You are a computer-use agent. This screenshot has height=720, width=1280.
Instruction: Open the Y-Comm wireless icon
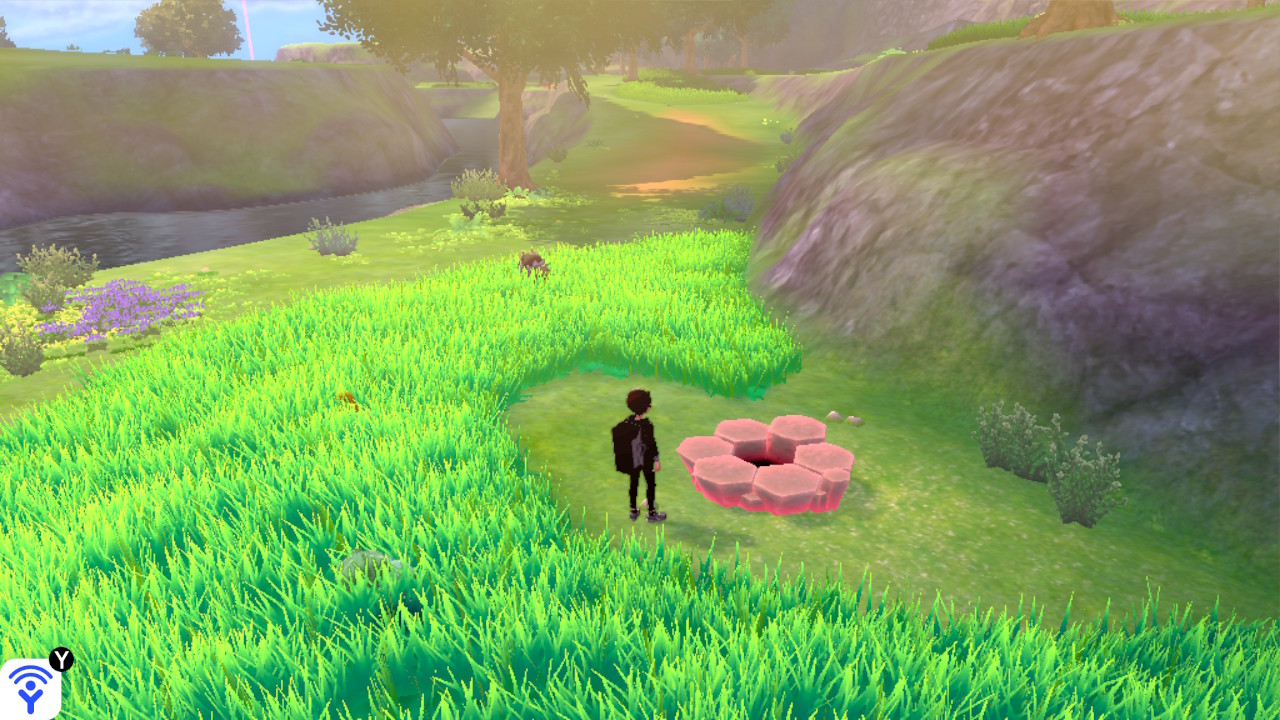click(30, 688)
